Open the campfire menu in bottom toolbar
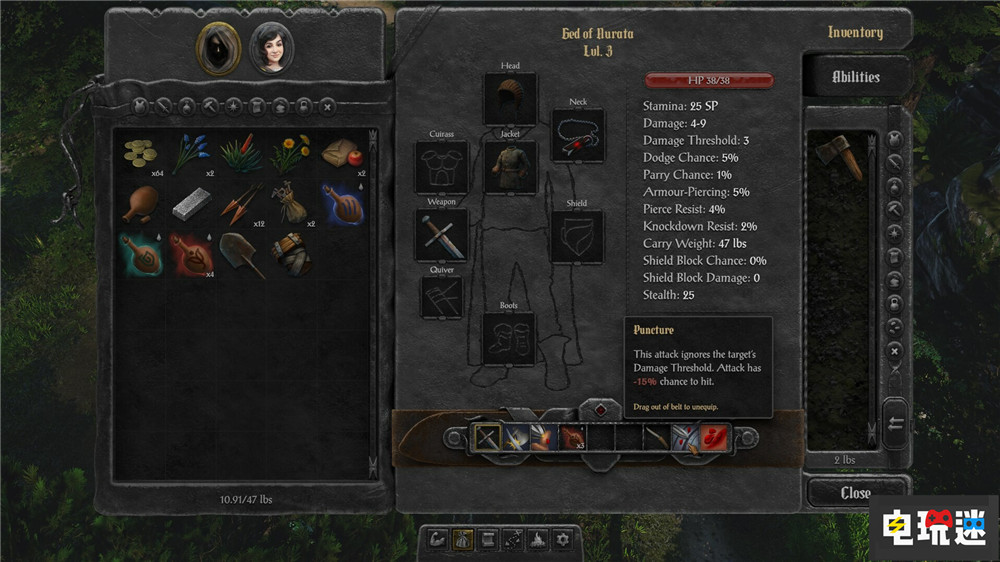The width and height of the screenshot is (1000, 562). point(537,539)
